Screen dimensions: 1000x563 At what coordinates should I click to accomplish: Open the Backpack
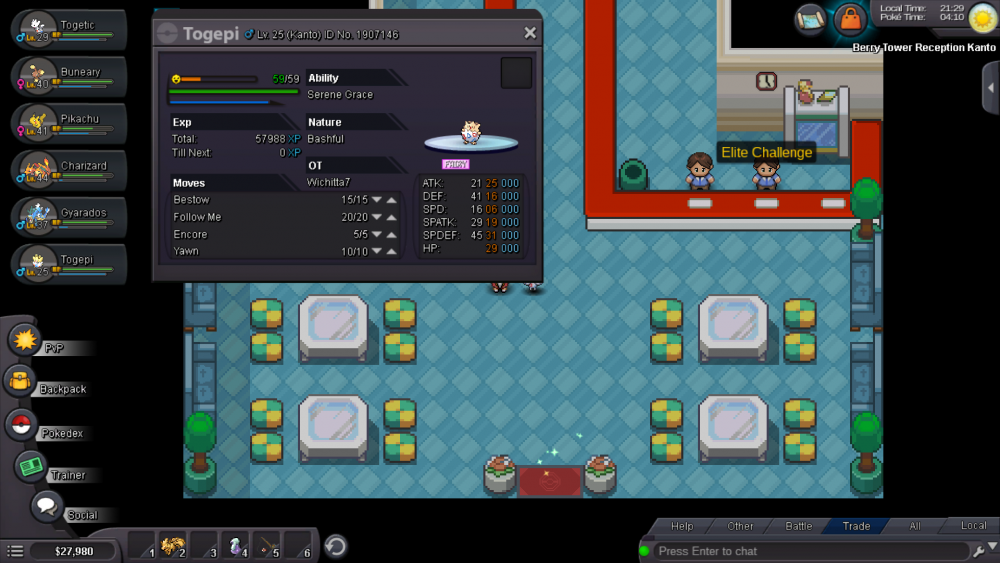tap(22, 381)
